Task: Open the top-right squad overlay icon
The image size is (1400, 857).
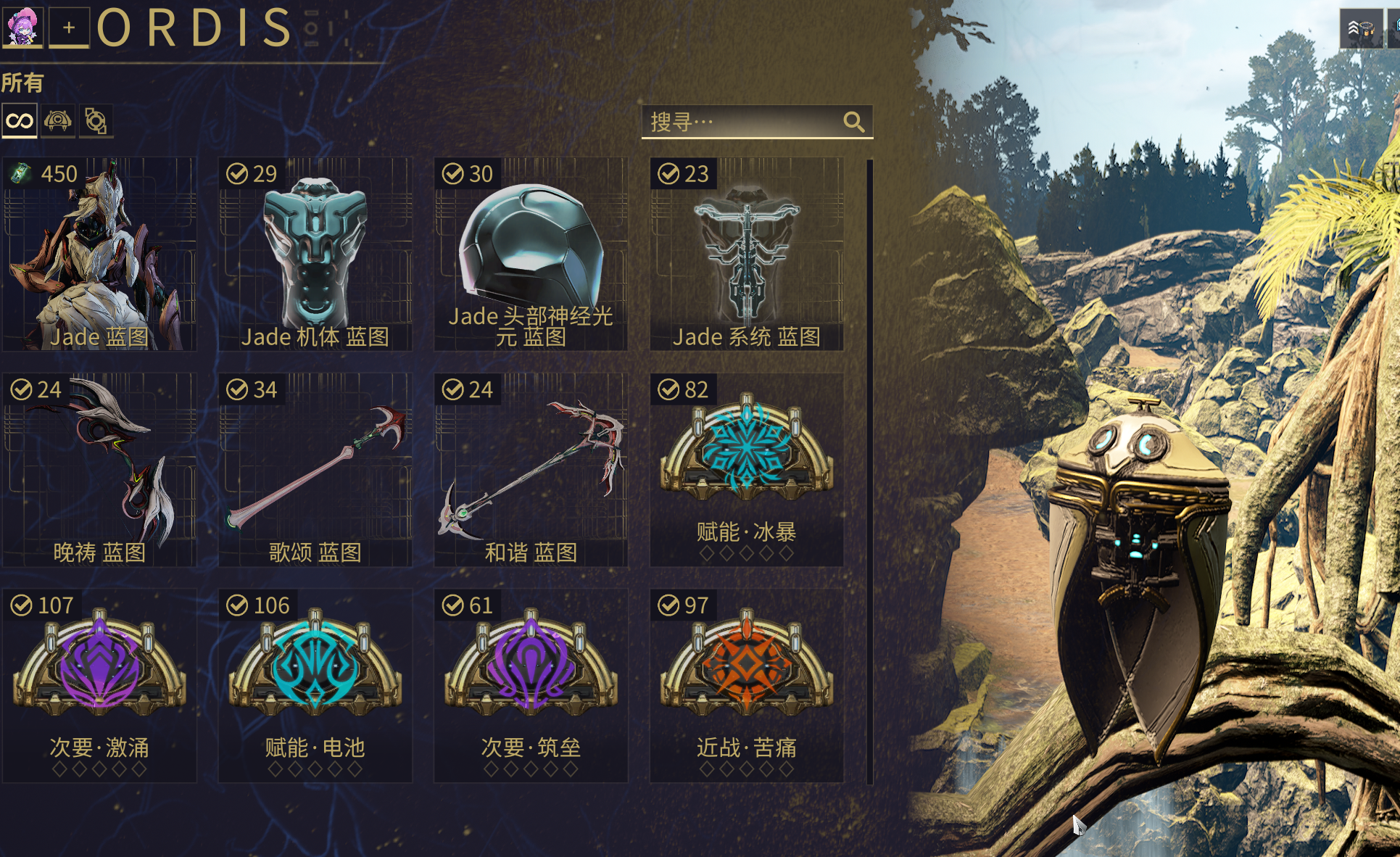Action: coord(1360,29)
